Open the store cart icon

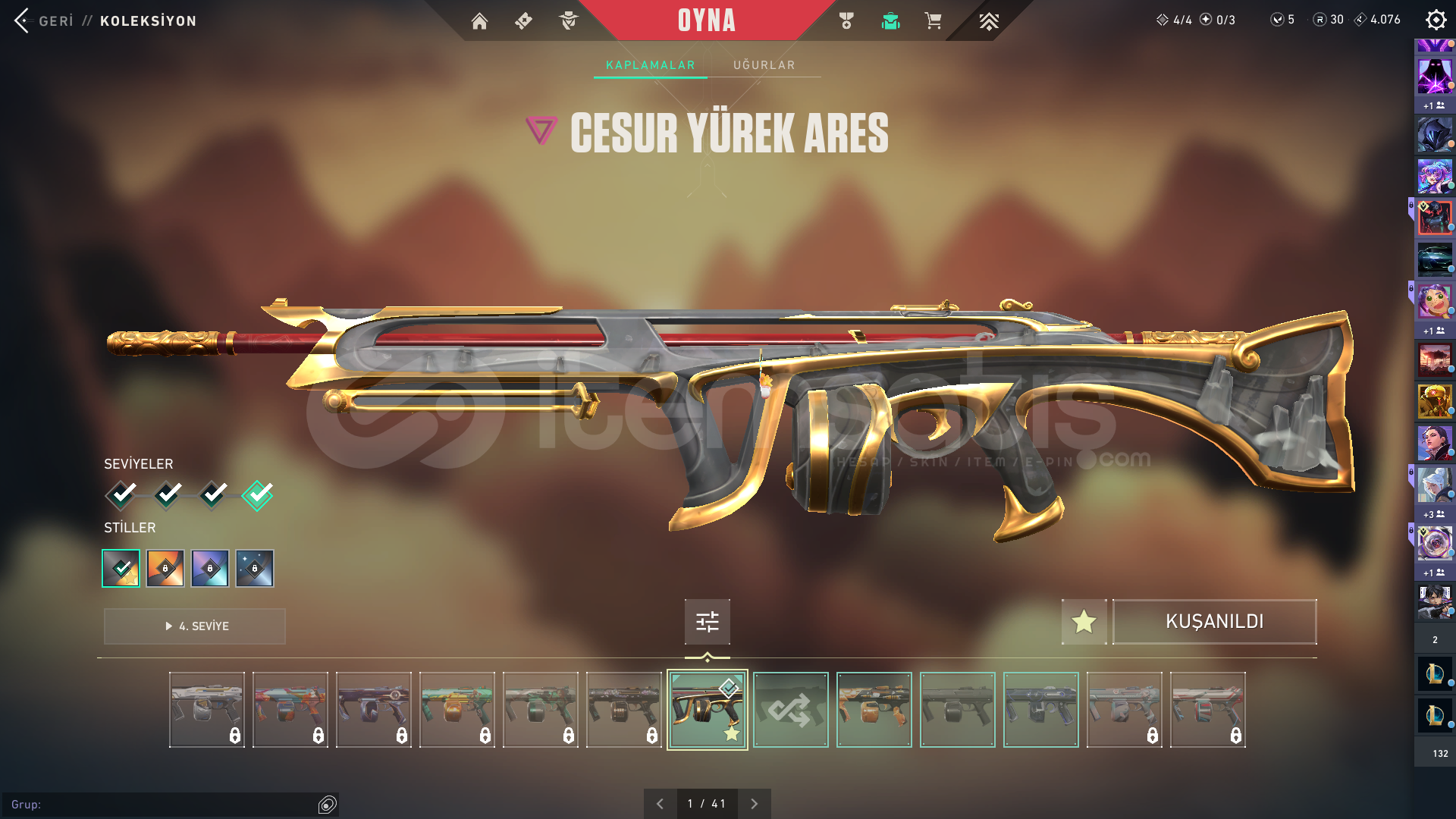click(x=933, y=21)
